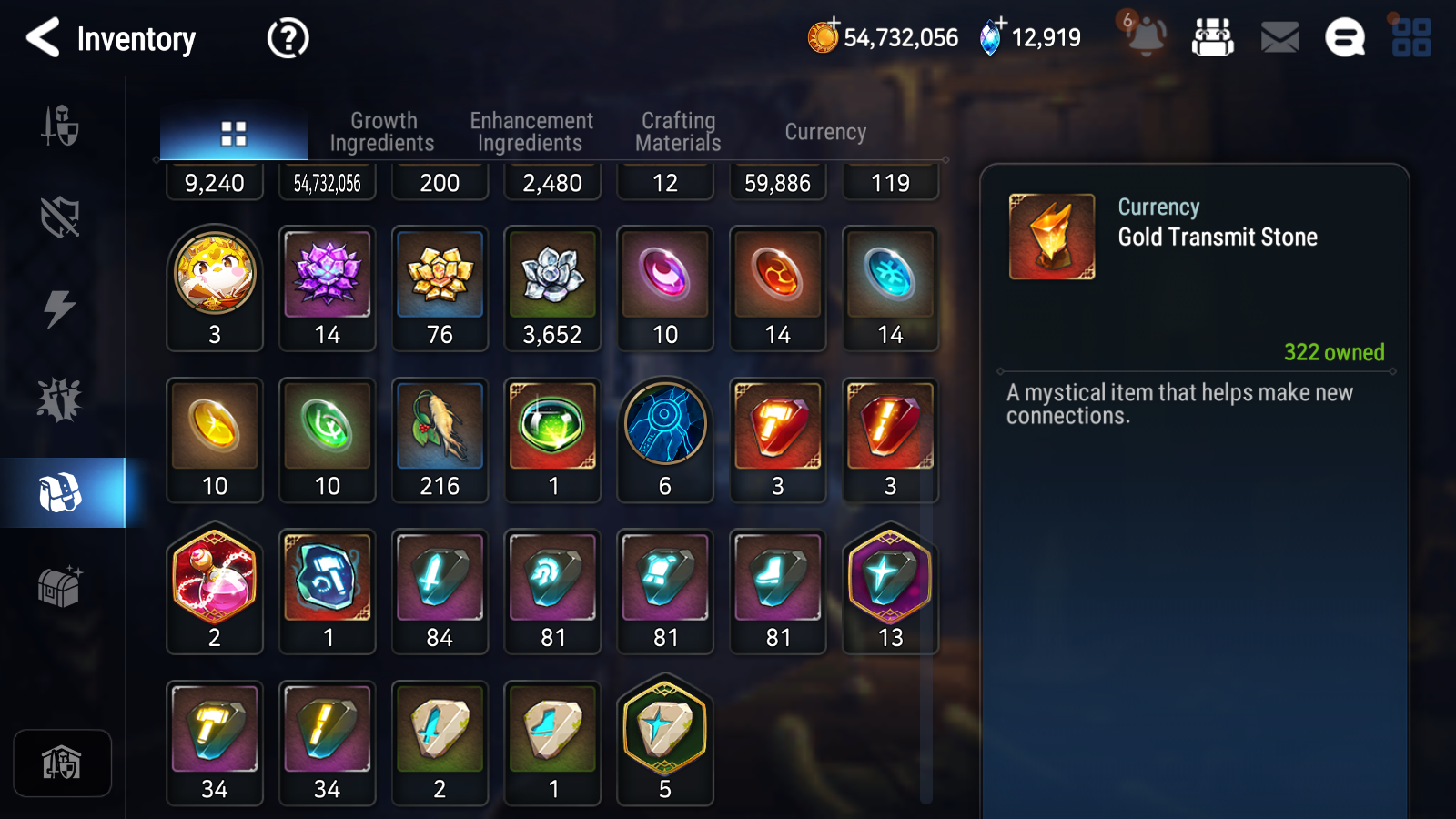Go back from the Inventory screen

[x=44, y=38]
